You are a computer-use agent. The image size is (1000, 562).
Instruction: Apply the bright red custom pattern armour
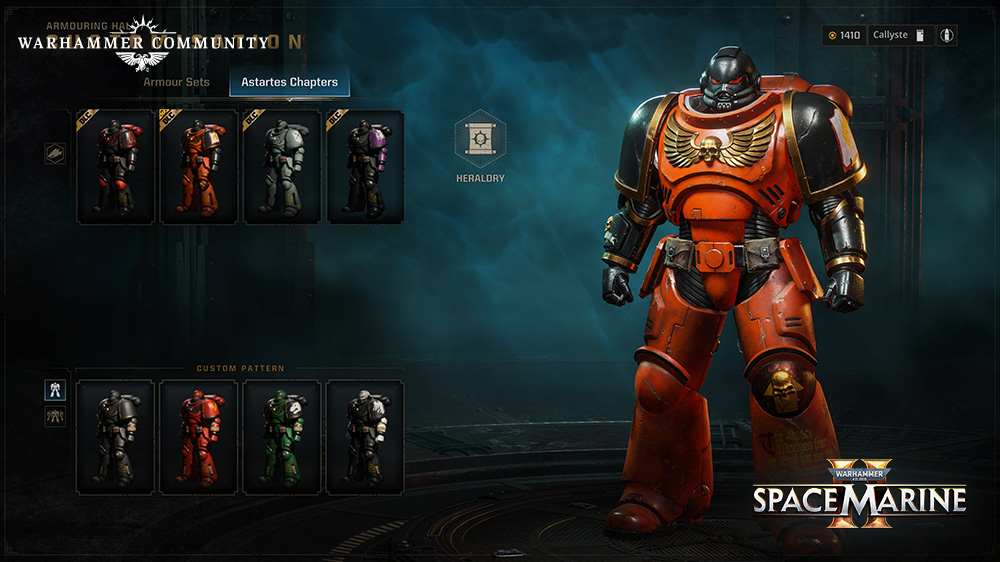click(198, 437)
